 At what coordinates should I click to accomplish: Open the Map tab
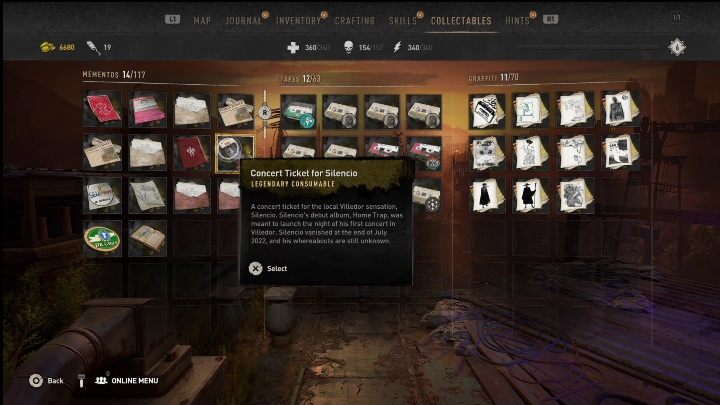click(x=202, y=20)
